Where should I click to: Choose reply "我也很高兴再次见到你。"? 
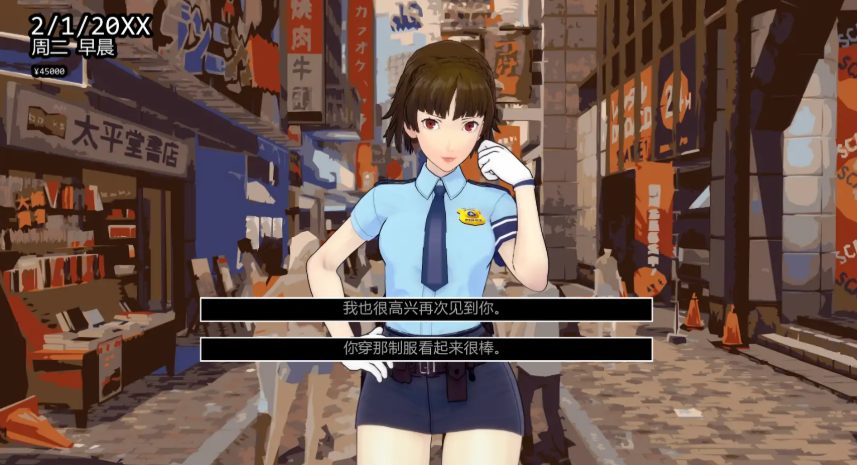point(426,309)
